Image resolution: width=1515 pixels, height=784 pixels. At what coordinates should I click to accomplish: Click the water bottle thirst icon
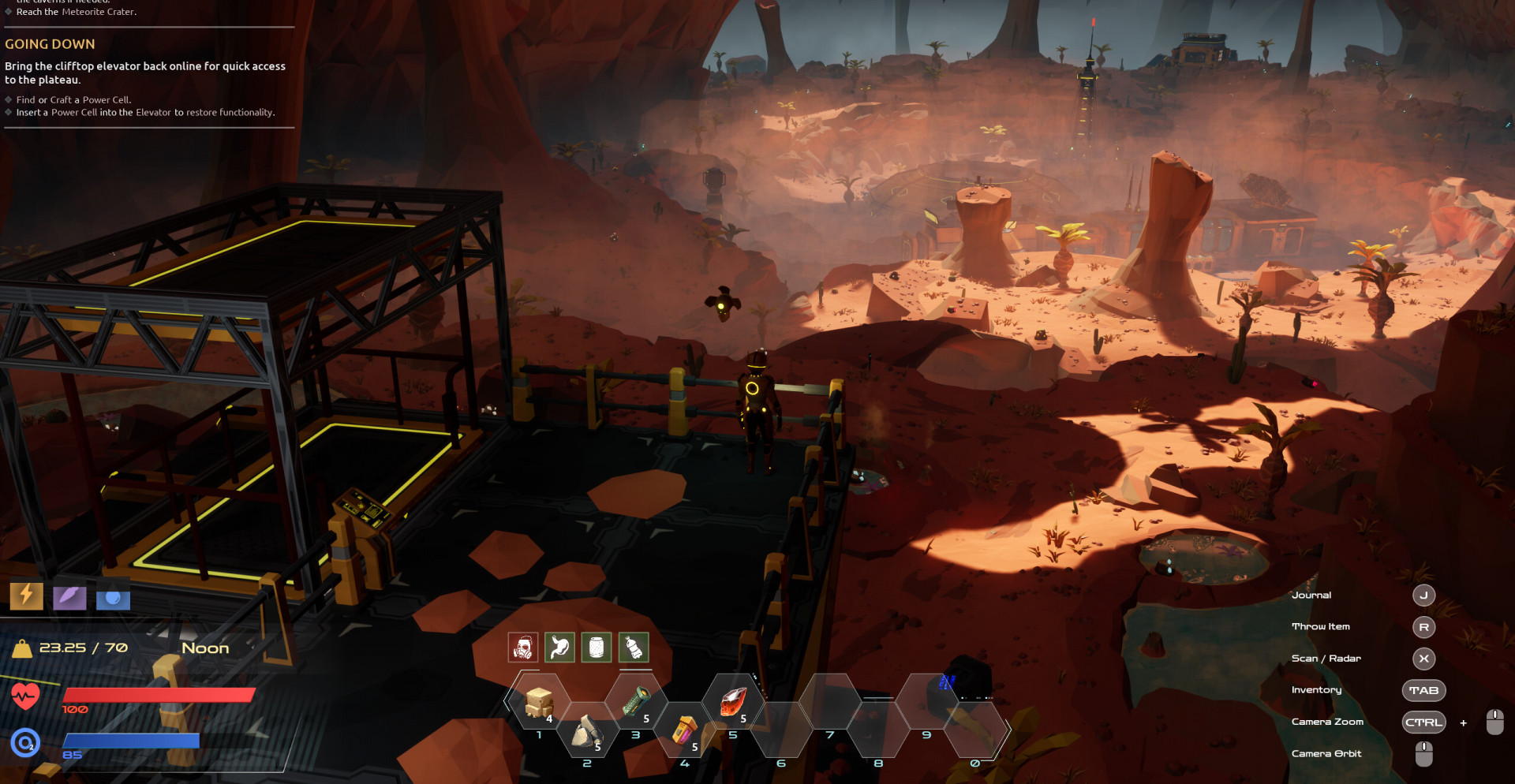point(634,648)
